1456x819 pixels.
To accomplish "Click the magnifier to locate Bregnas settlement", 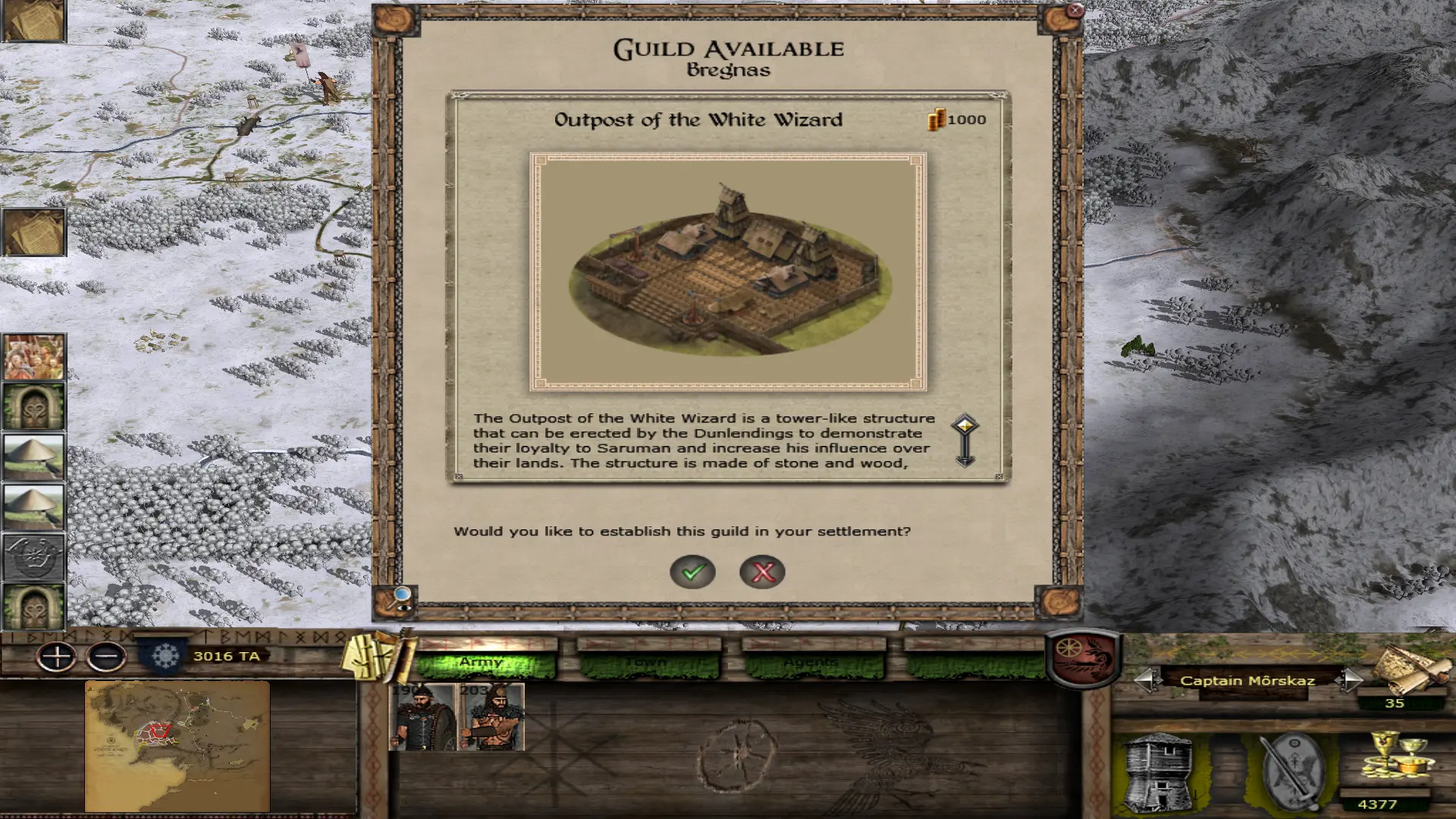I will [400, 598].
